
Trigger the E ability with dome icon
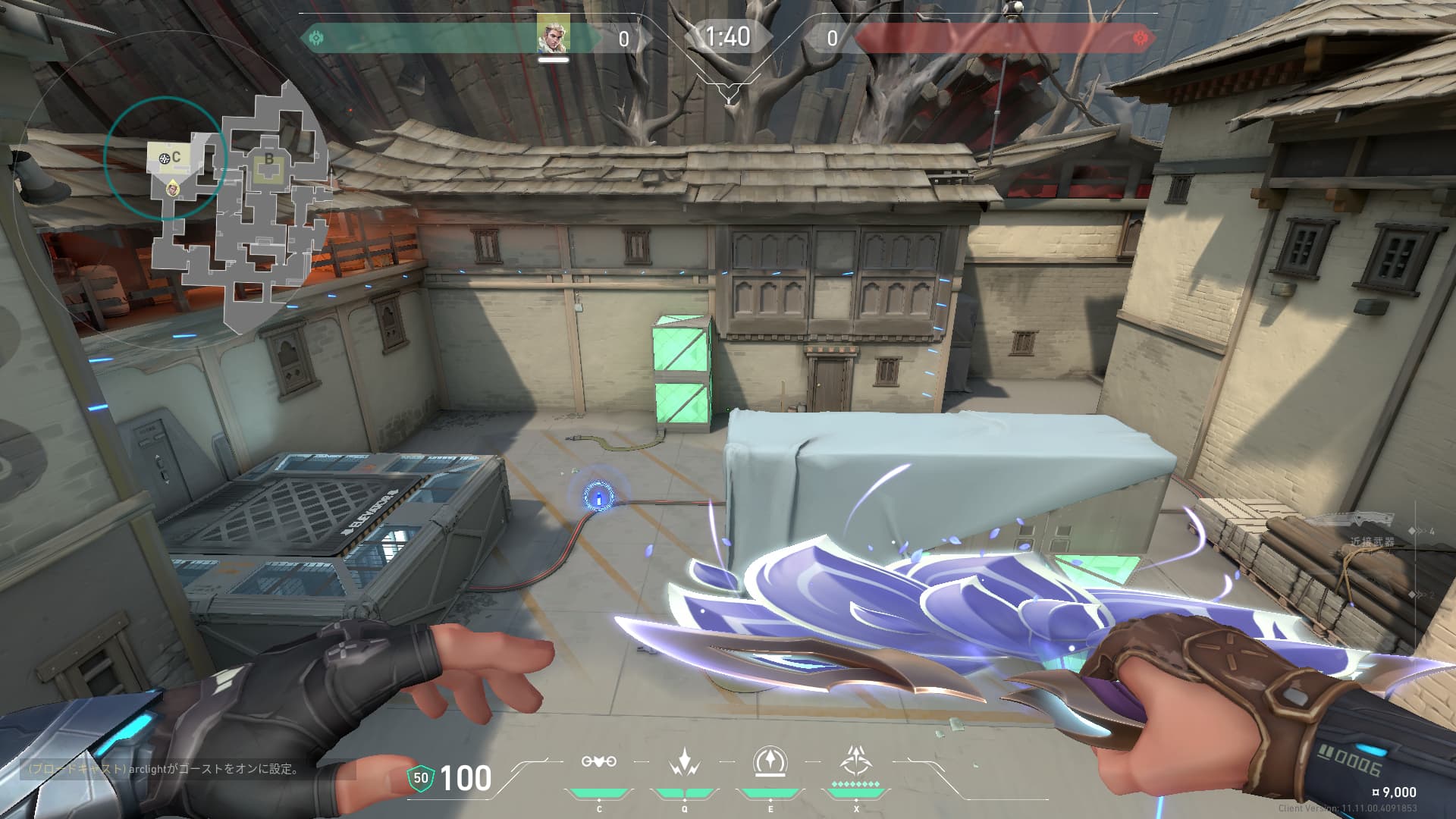pyautogui.click(x=770, y=761)
